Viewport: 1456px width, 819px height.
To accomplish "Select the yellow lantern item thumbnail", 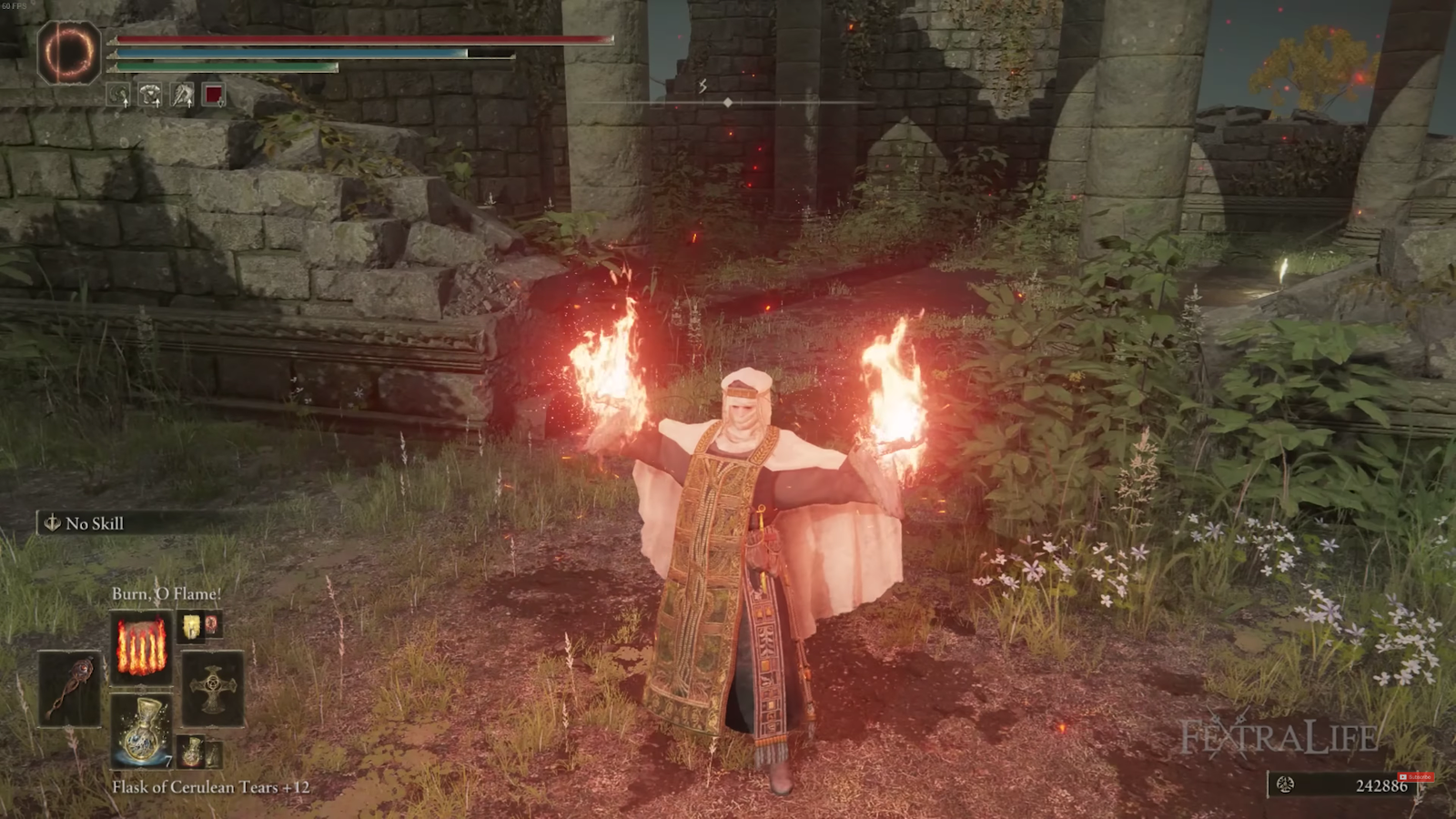I will (x=192, y=626).
